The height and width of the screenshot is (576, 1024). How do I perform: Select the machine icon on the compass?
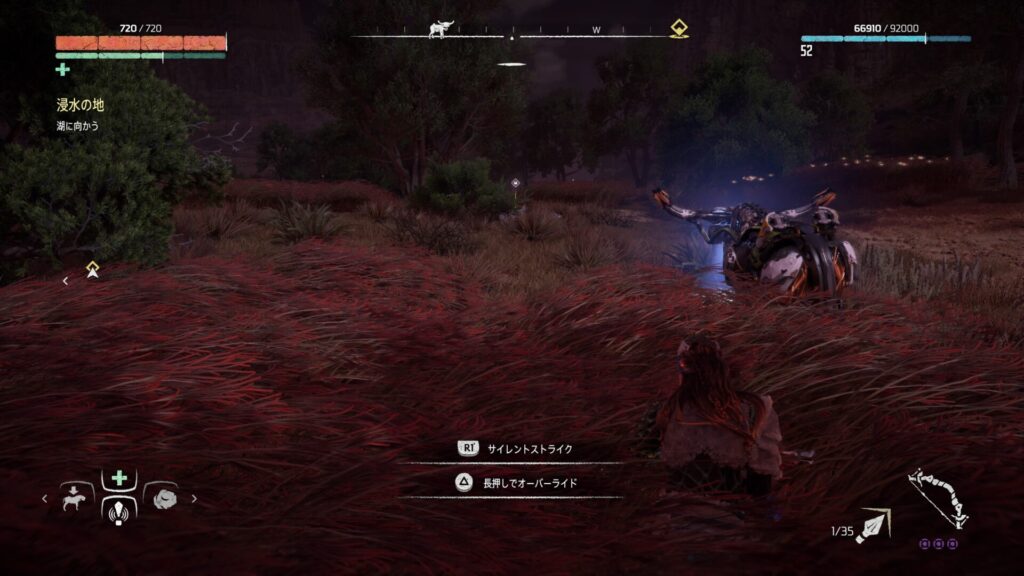pos(440,28)
